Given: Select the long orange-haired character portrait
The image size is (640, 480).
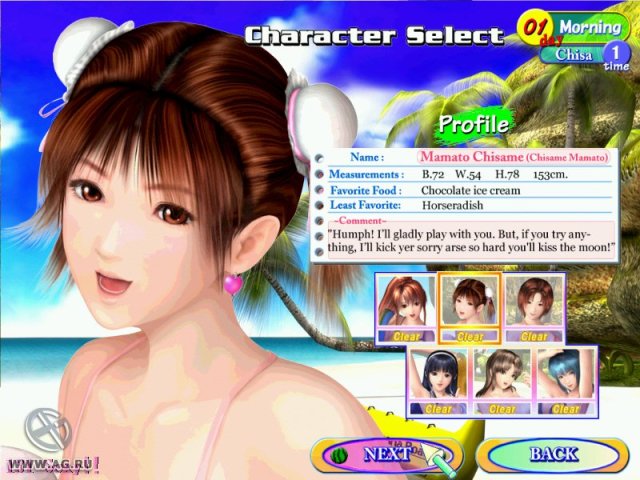Looking at the screenshot, I should (407, 308).
